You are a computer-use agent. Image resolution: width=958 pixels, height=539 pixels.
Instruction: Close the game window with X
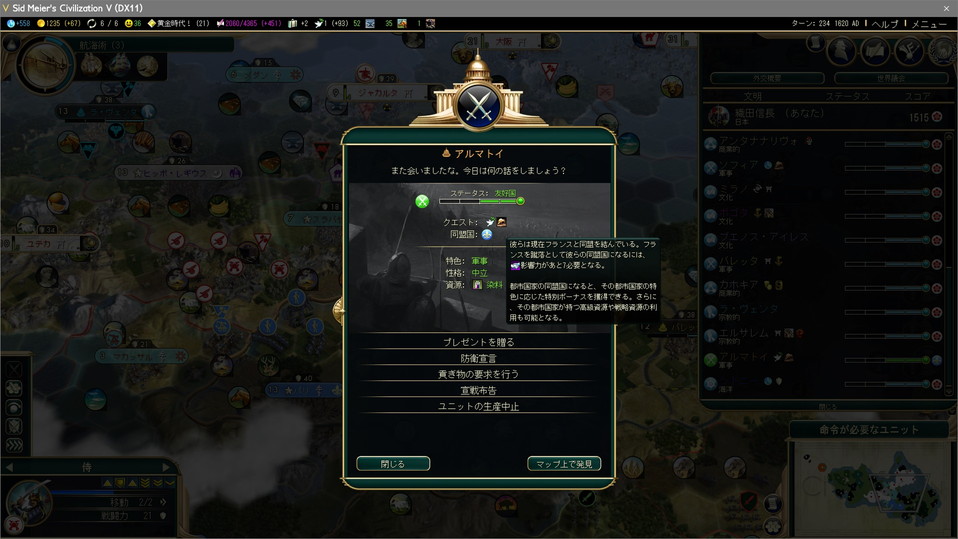(946, 8)
